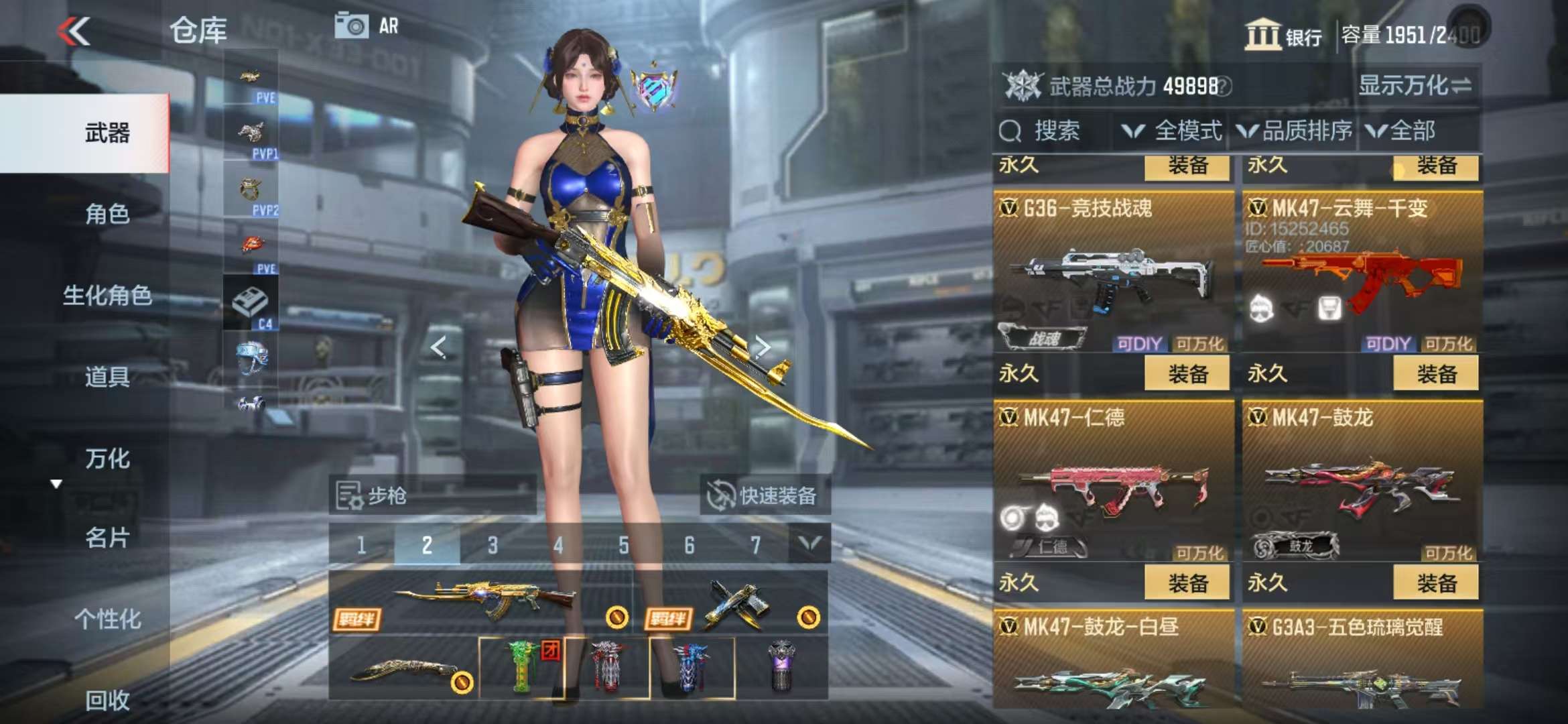Open the AR camera mode

point(367,27)
